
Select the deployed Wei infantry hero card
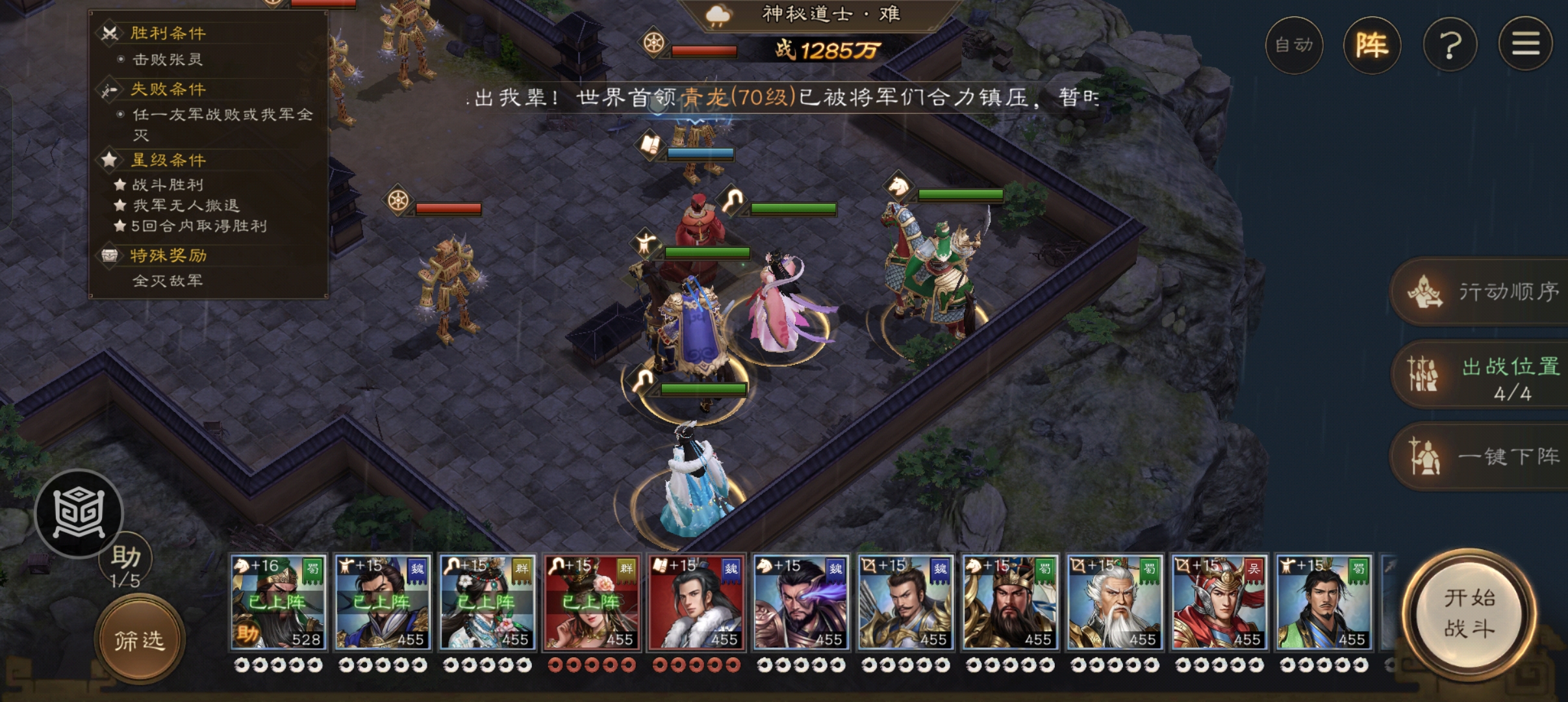tap(382, 602)
